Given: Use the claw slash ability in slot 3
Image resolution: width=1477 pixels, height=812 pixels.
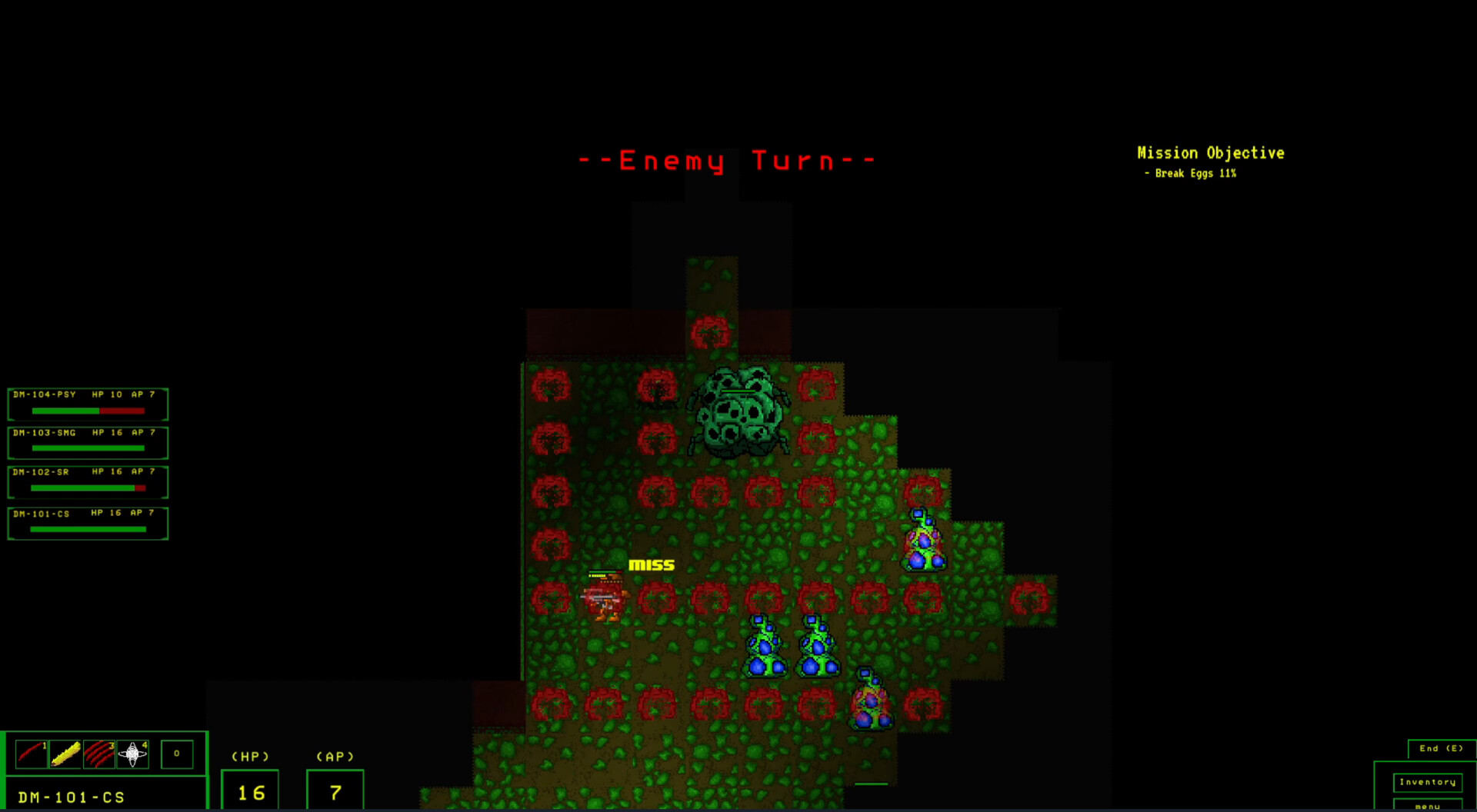Looking at the screenshot, I should click(x=98, y=754).
